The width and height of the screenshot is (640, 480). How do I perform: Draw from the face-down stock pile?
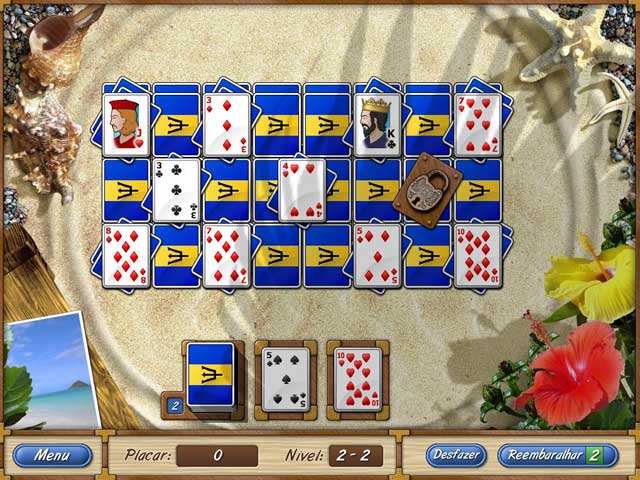211,374
